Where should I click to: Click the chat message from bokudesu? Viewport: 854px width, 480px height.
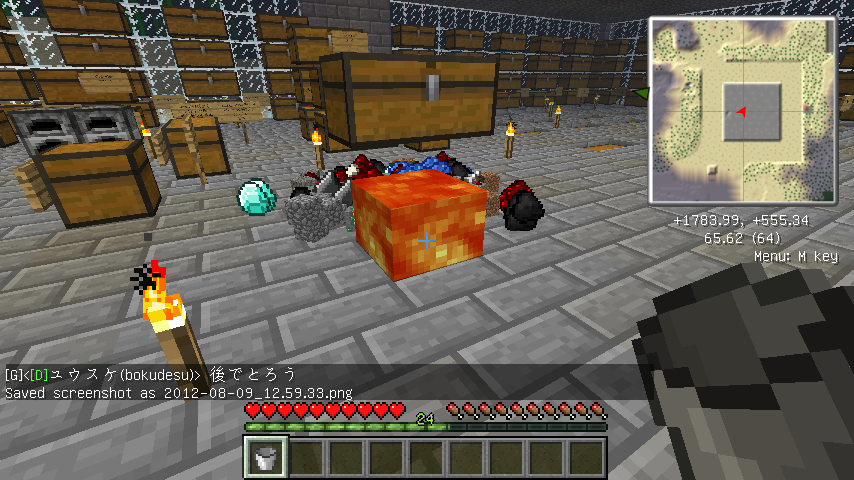click(150, 375)
